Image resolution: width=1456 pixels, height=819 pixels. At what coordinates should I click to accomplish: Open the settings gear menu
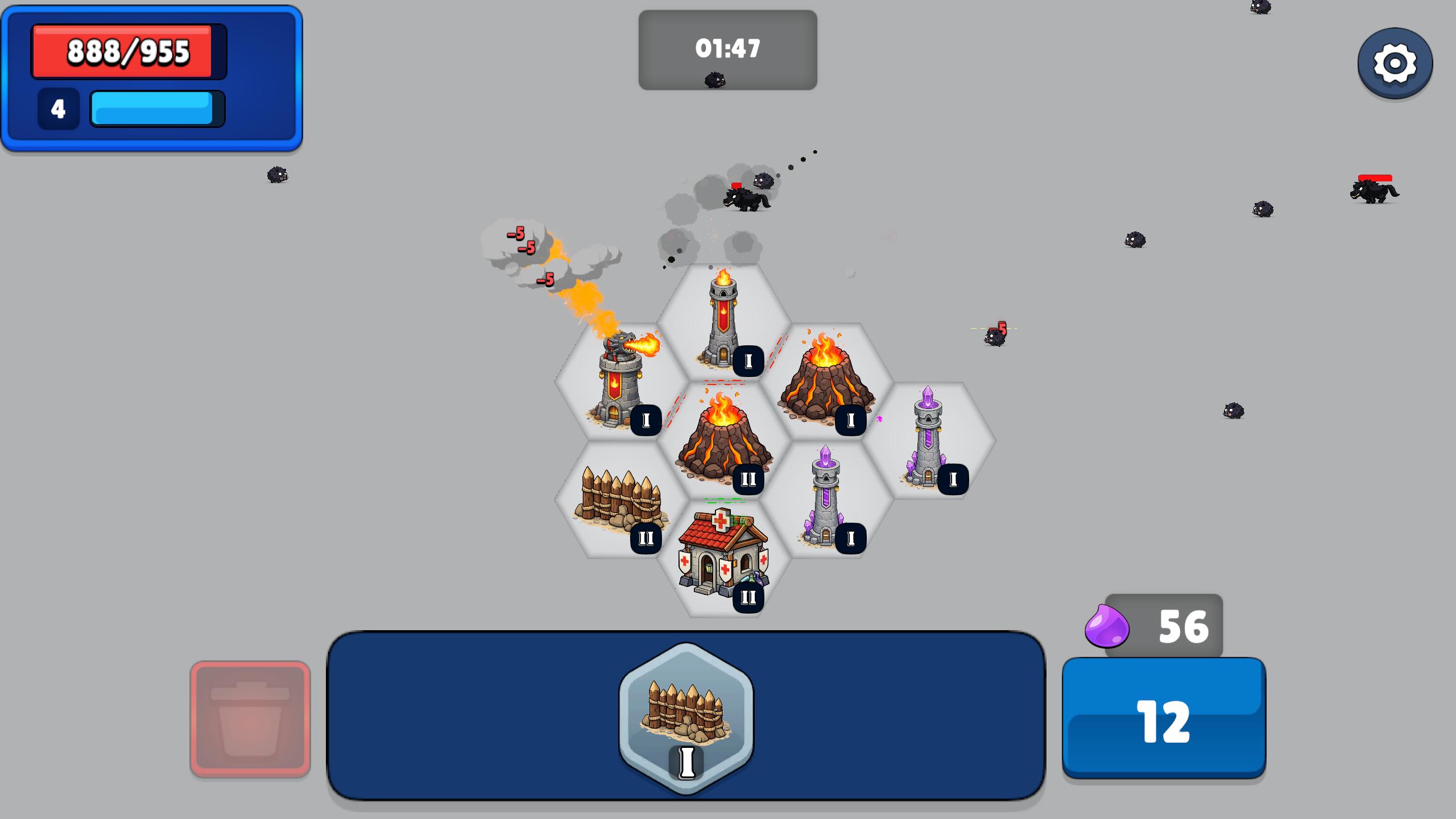(1395, 63)
